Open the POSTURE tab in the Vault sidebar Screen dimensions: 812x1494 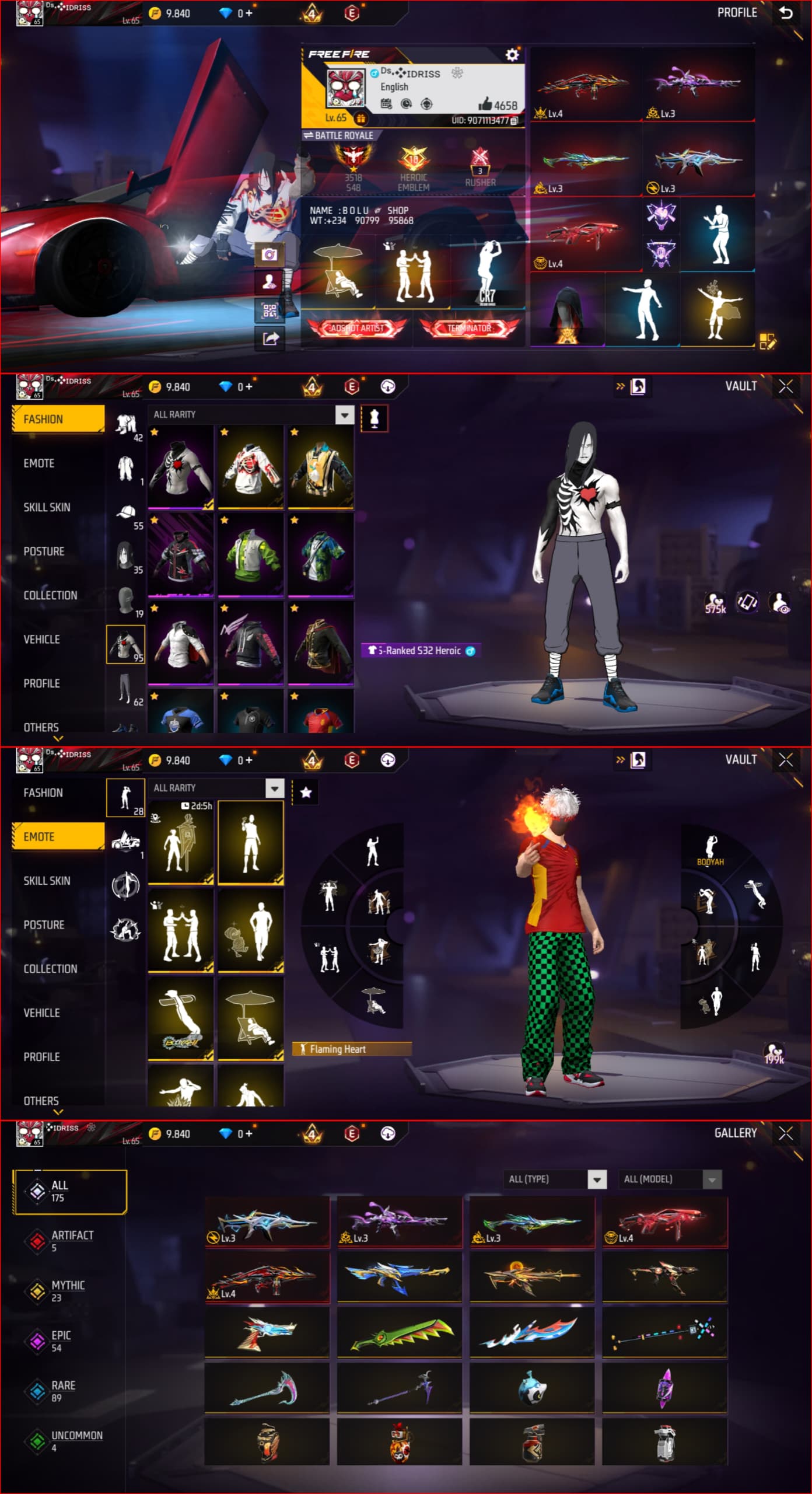coord(44,551)
